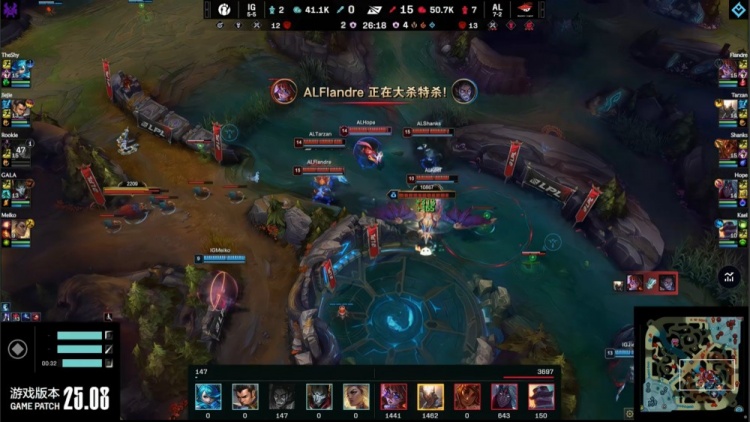
Task: Click the damage portrait showing 150
Action: click(542, 396)
